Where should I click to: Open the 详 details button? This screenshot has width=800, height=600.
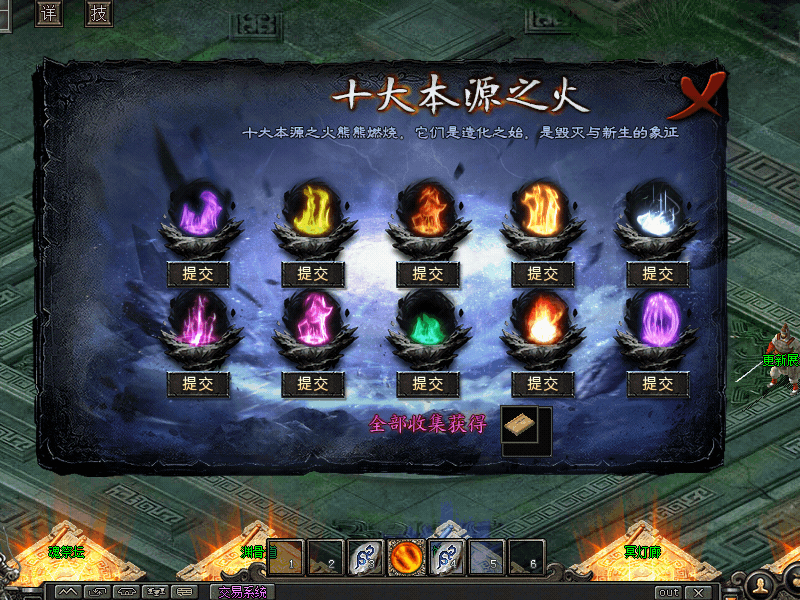[x=49, y=13]
